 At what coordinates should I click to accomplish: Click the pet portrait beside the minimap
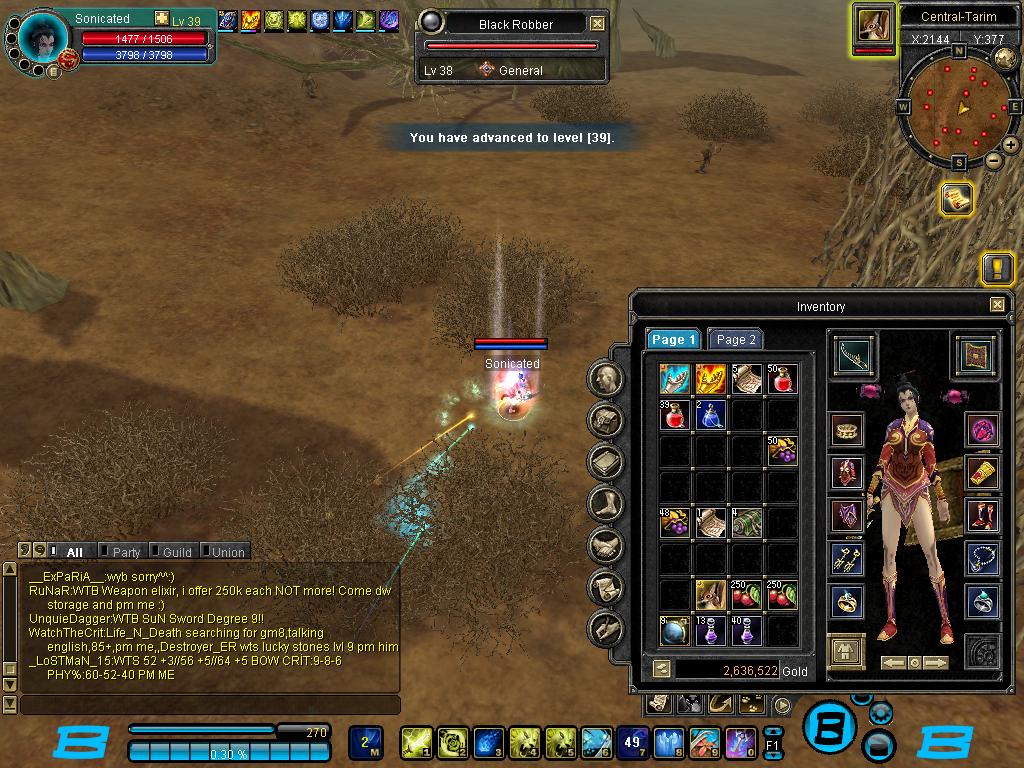pyautogui.click(x=873, y=24)
